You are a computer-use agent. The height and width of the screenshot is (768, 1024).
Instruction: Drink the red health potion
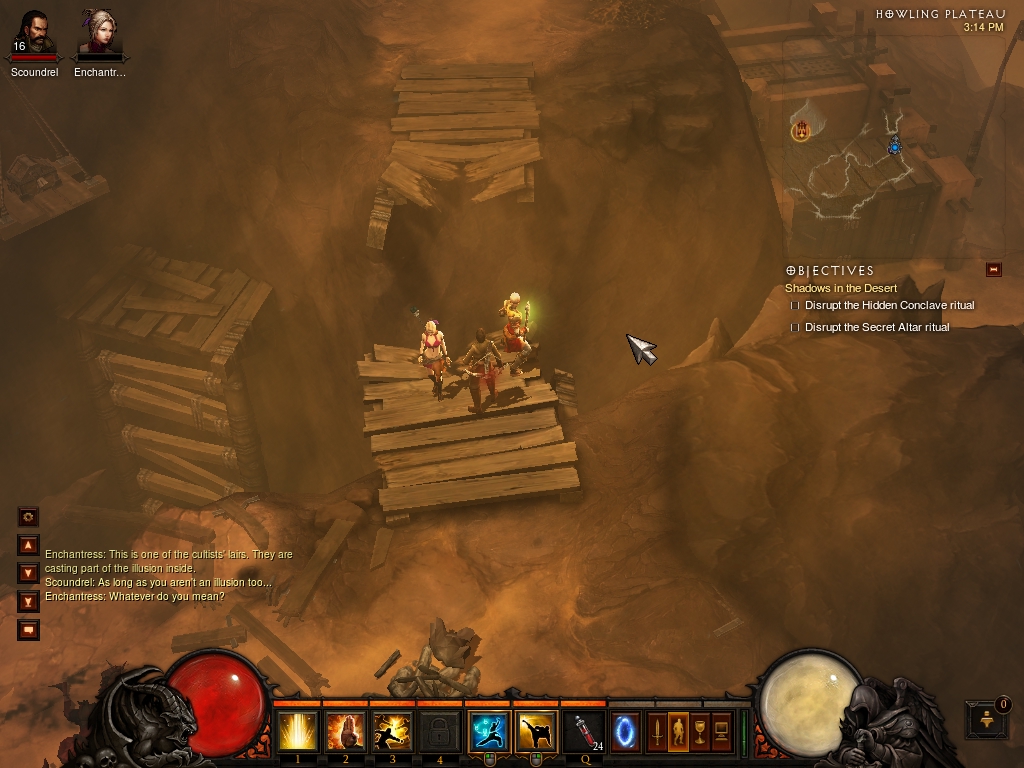(x=585, y=732)
